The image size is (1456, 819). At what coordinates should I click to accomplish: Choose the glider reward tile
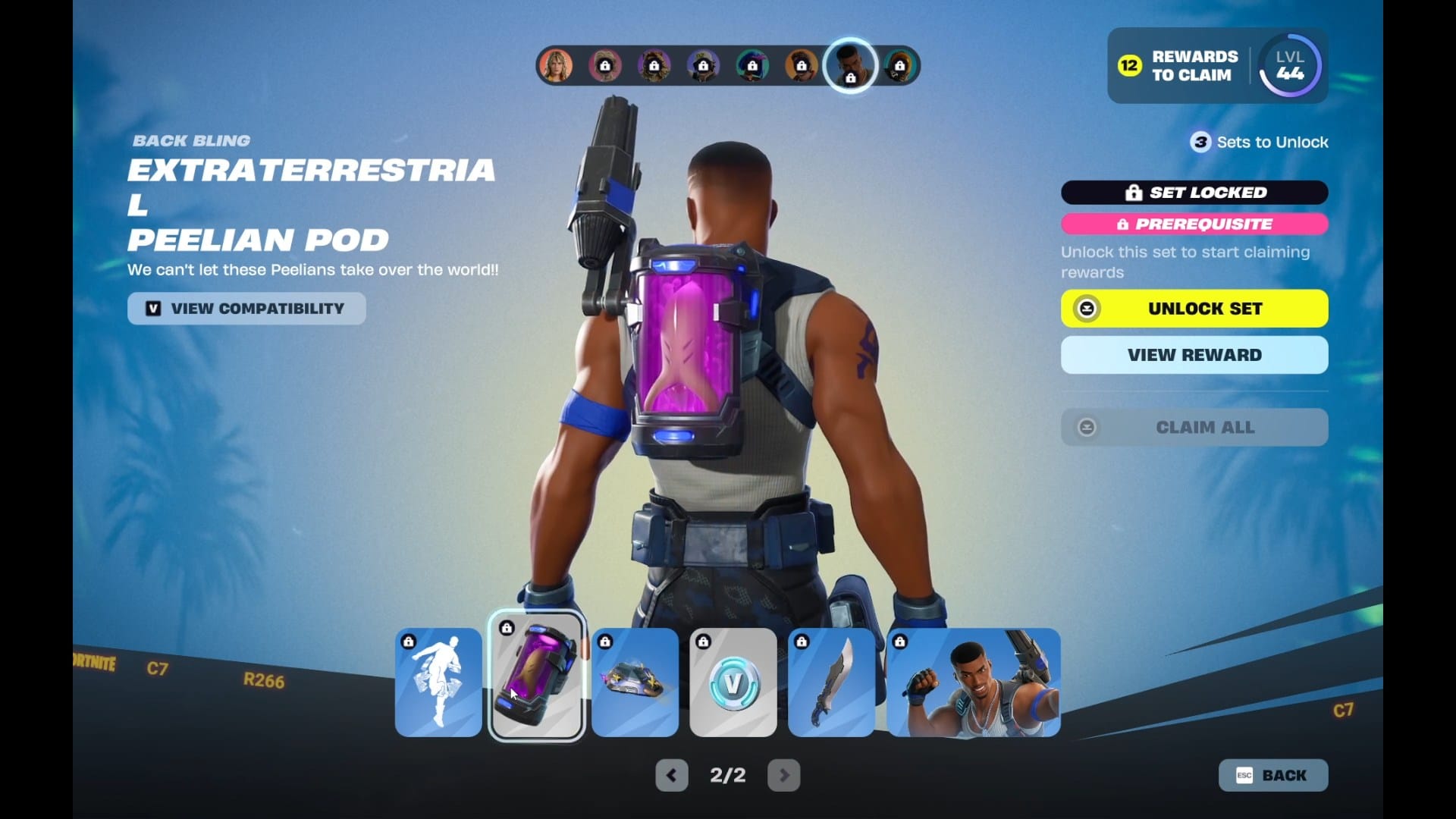pyautogui.click(x=635, y=682)
